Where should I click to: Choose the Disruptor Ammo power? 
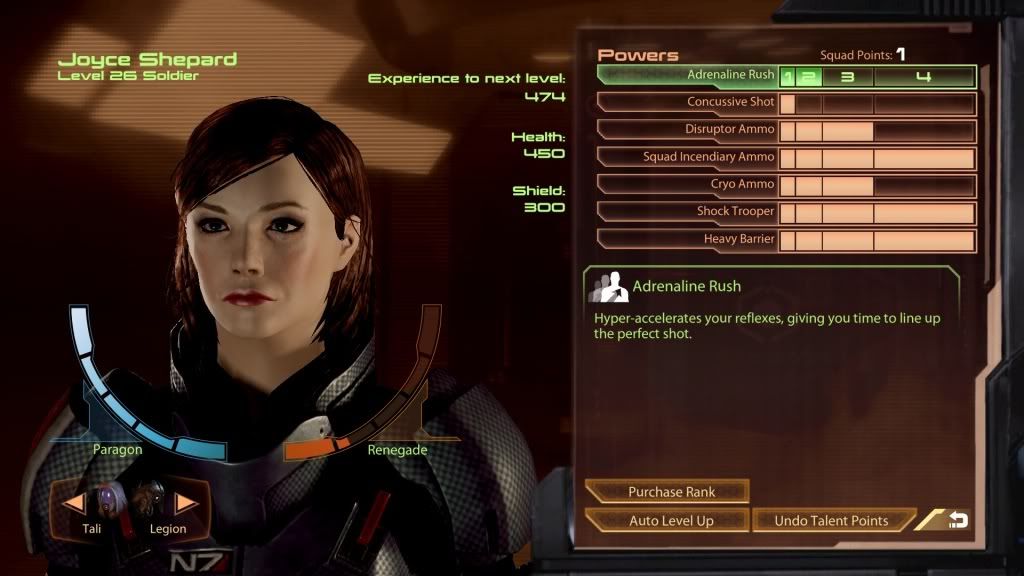click(x=688, y=130)
